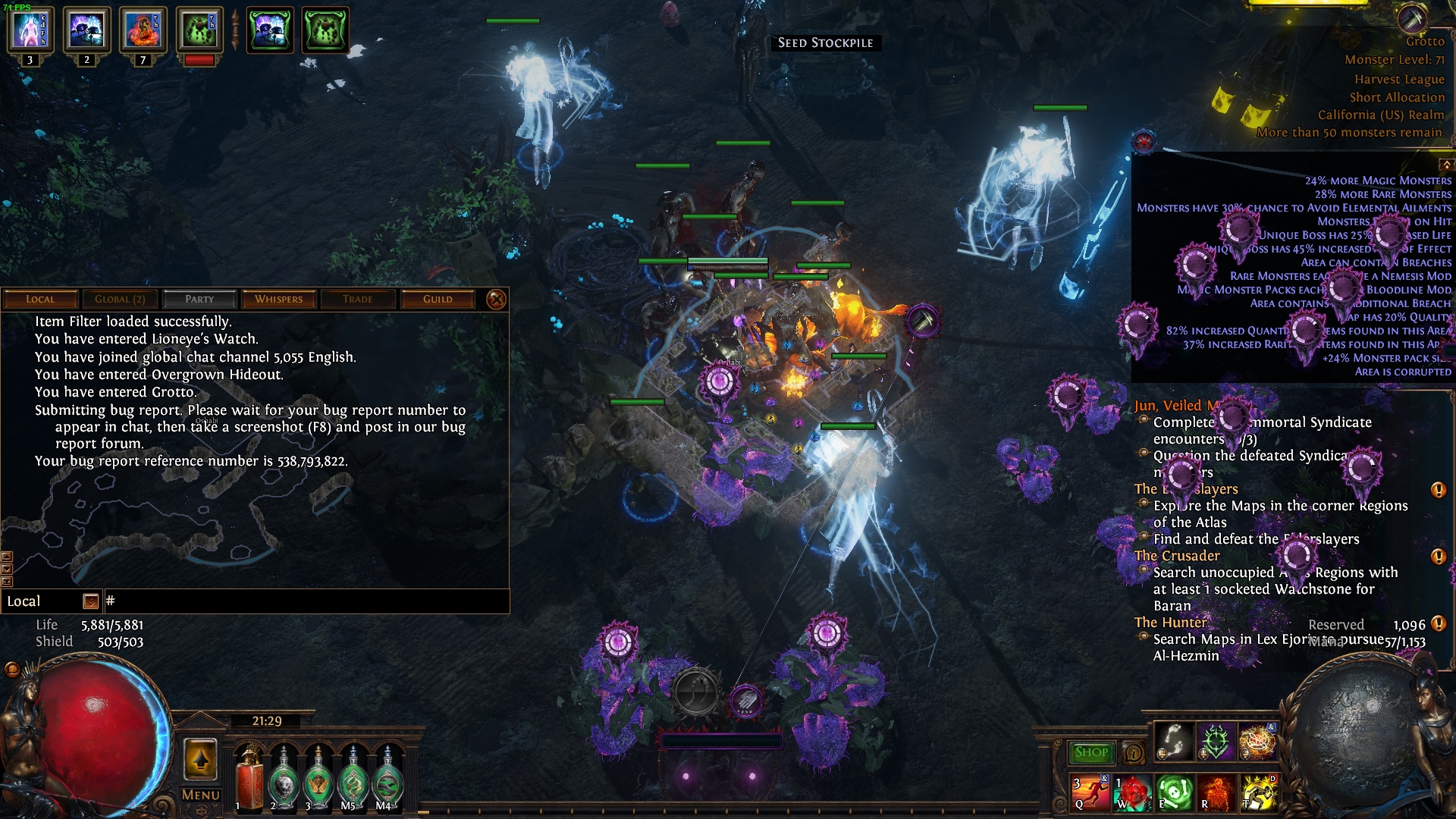
Task: Activate the running man skill on Q
Action: [x=1090, y=792]
